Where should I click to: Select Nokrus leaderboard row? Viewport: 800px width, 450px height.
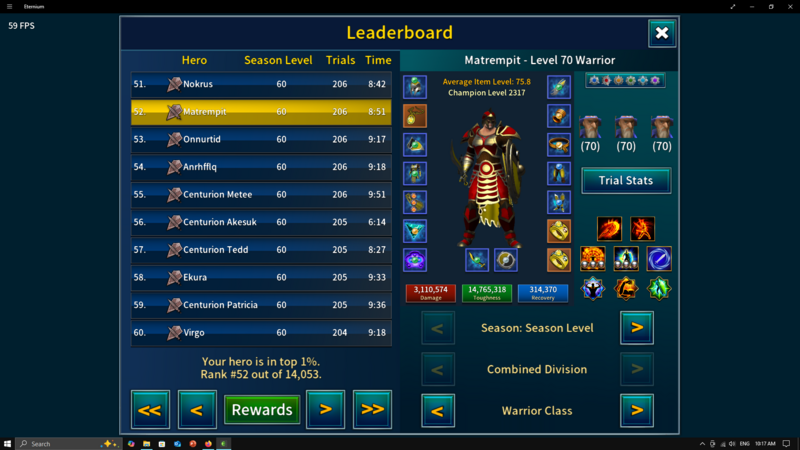tap(261, 84)
